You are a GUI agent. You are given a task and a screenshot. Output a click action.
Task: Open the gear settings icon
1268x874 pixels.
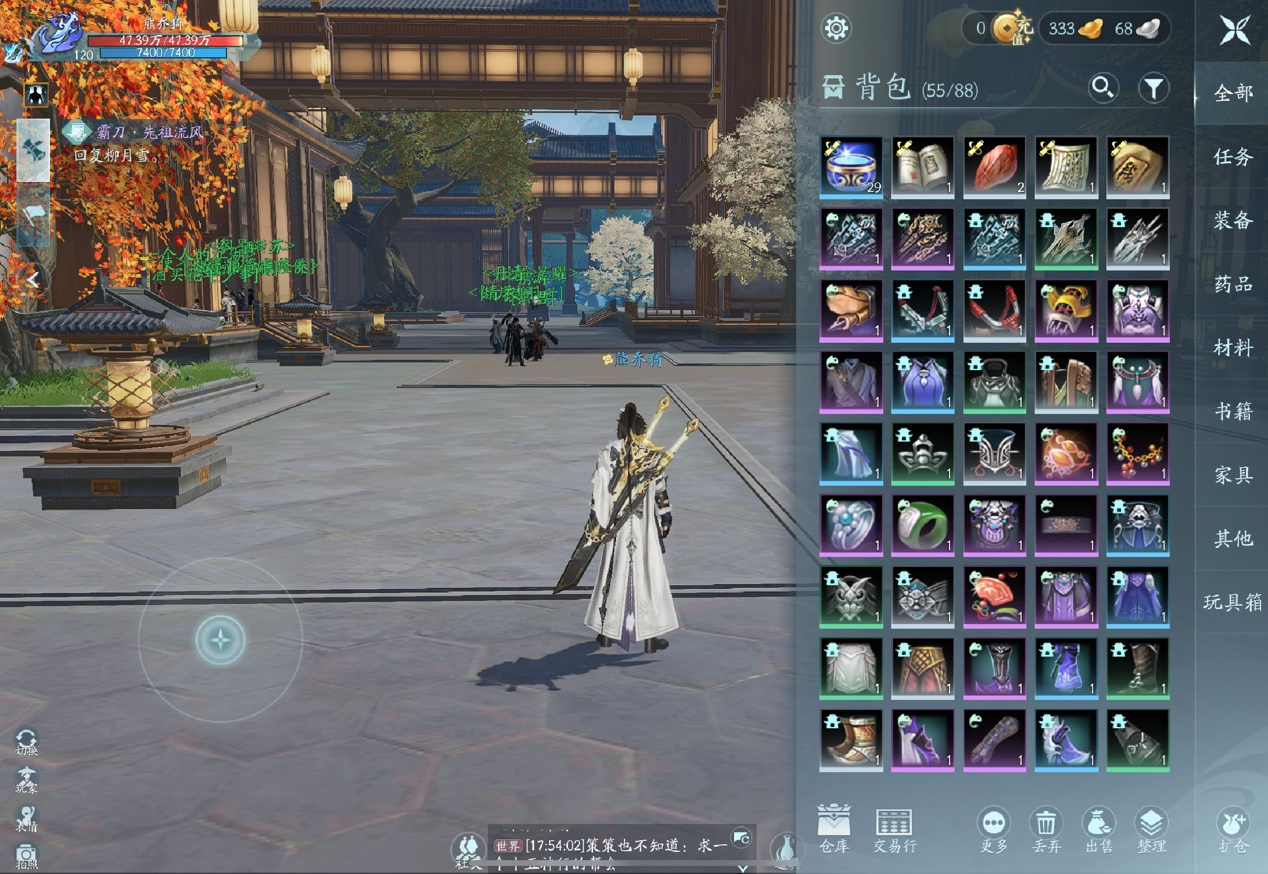[836, 28]
